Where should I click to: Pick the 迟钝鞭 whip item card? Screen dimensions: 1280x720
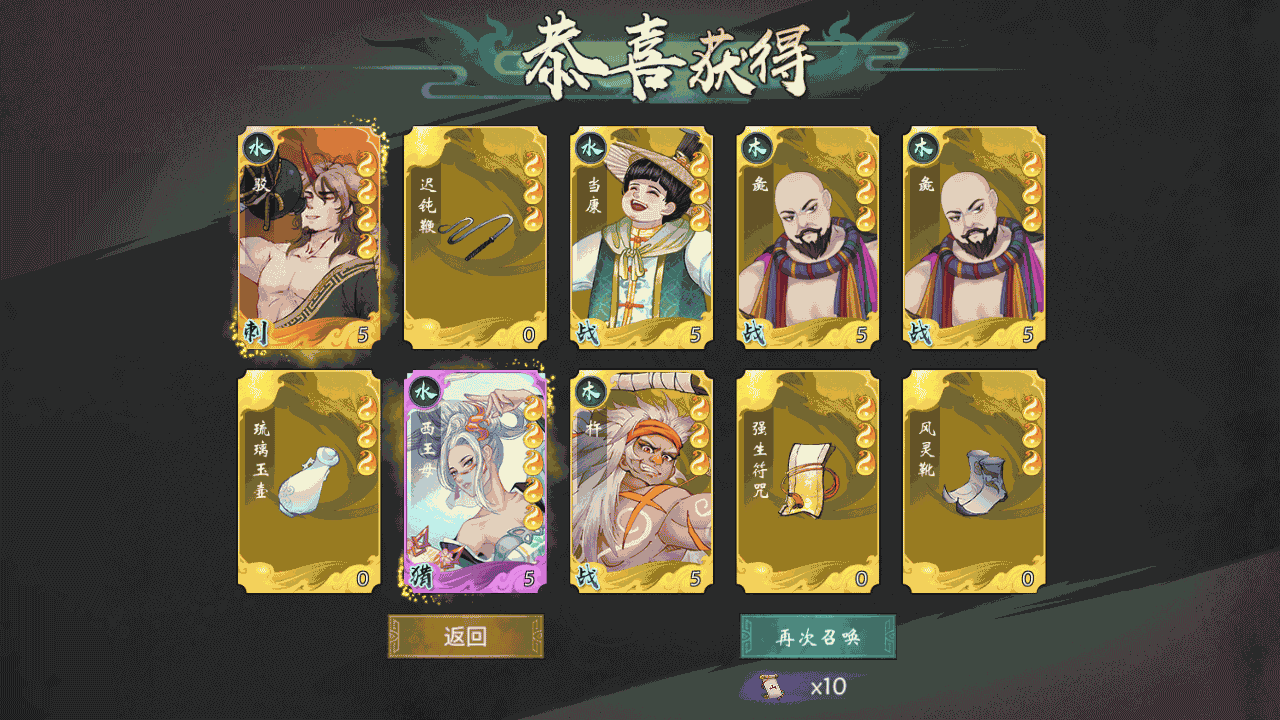pyautogui.click(x=476, y=238)
